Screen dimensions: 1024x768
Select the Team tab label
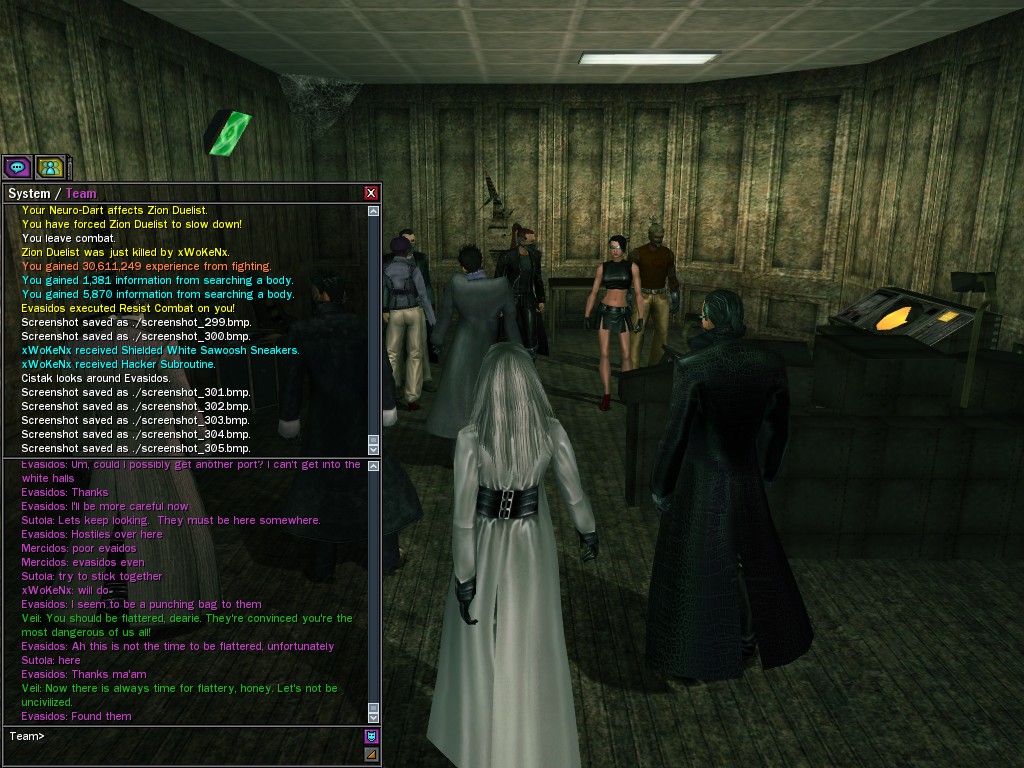[81, 193]
